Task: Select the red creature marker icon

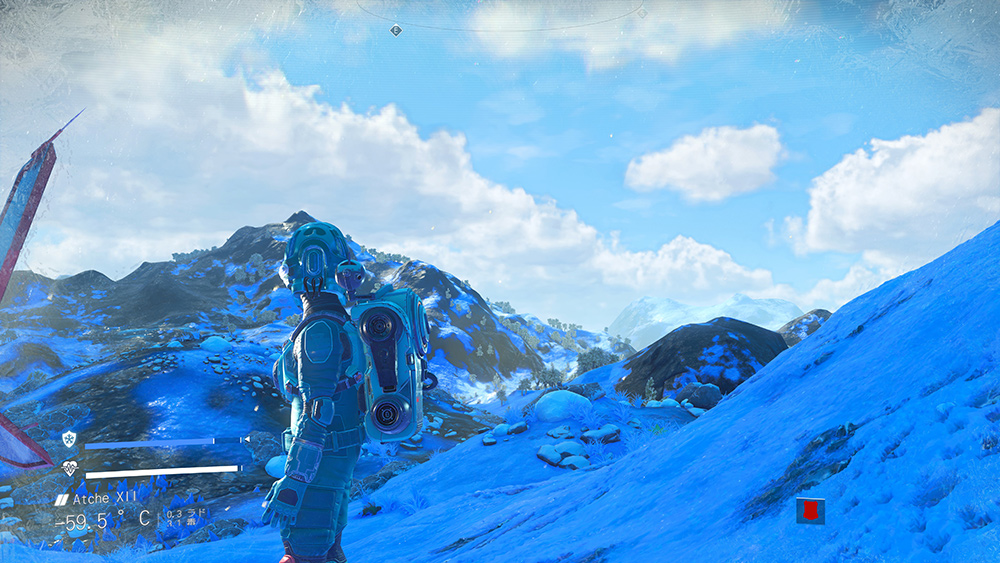Action: coord(810,511)
